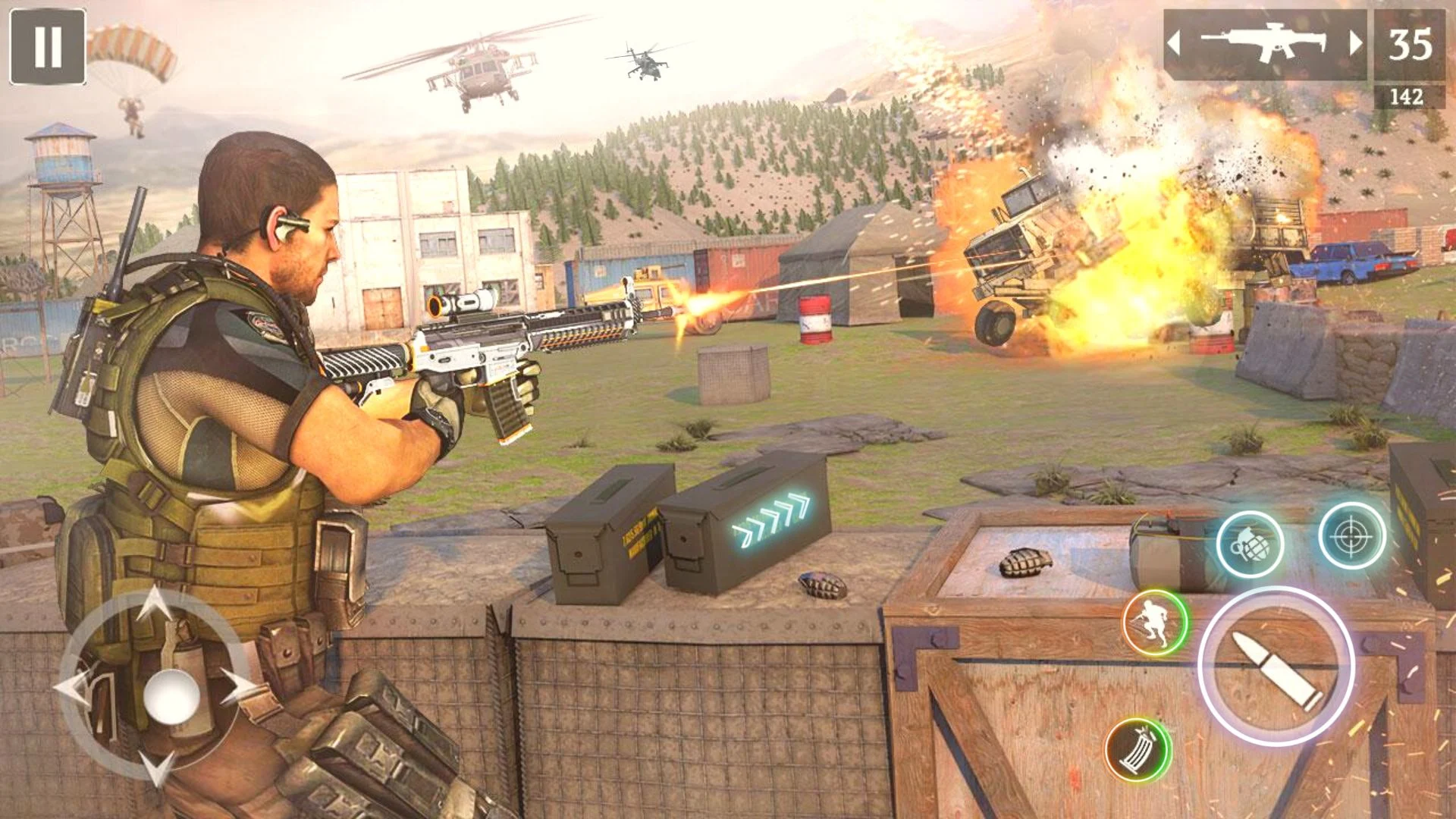Click the movement joystick's center knob

[171, 695]
